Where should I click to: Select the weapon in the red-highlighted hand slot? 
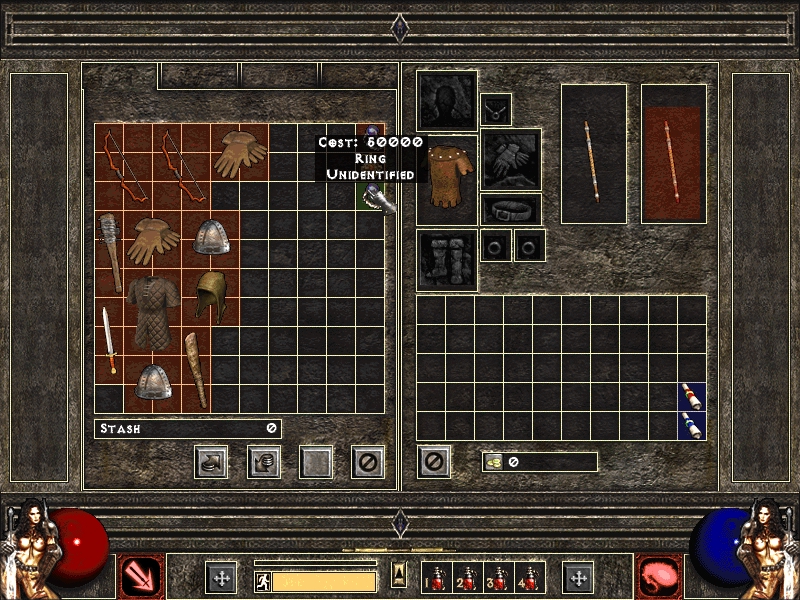(673, 153)
